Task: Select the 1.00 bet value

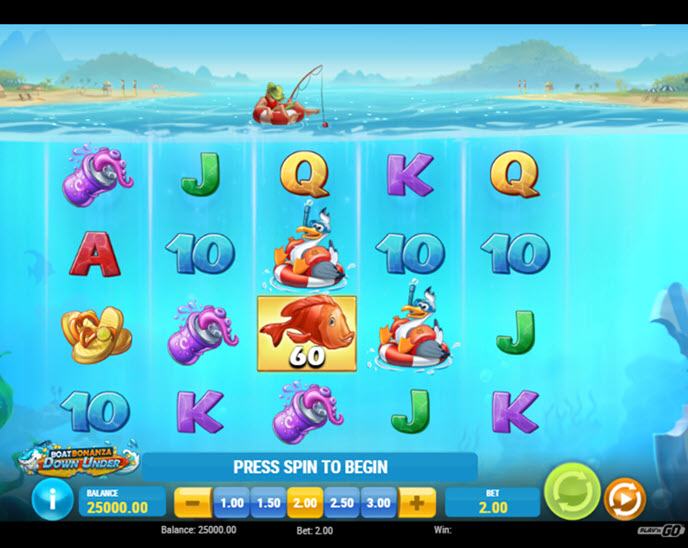Action: click(231, 502)
